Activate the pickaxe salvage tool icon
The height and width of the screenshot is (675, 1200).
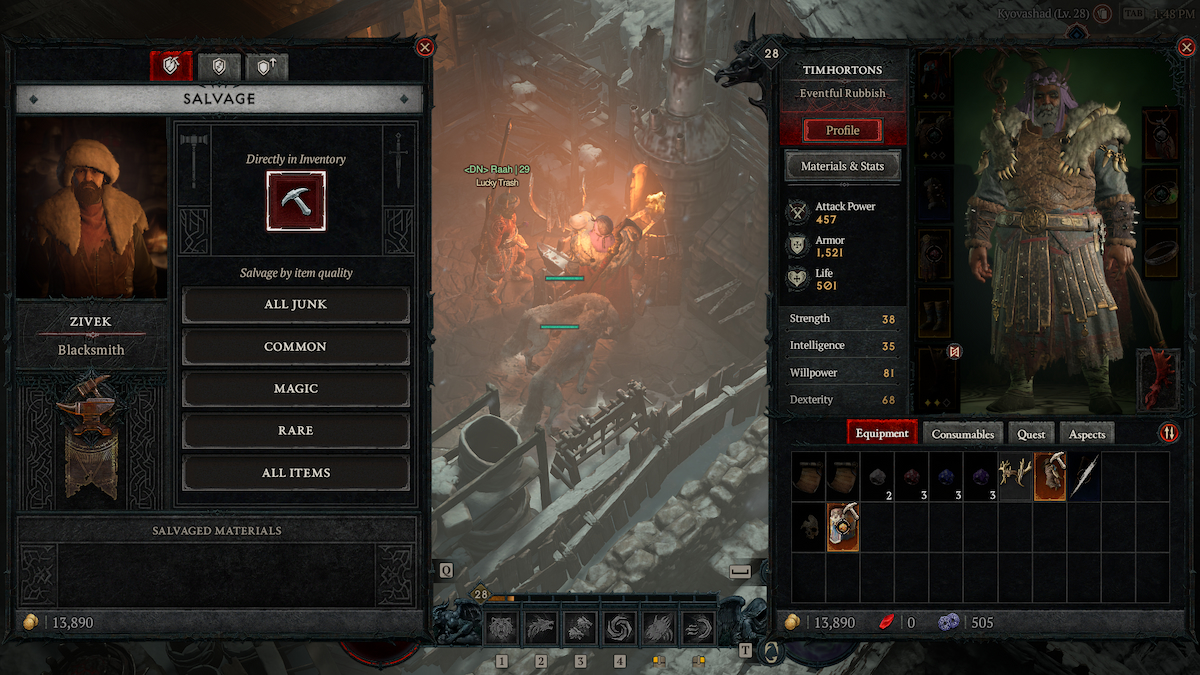[296, 201]
